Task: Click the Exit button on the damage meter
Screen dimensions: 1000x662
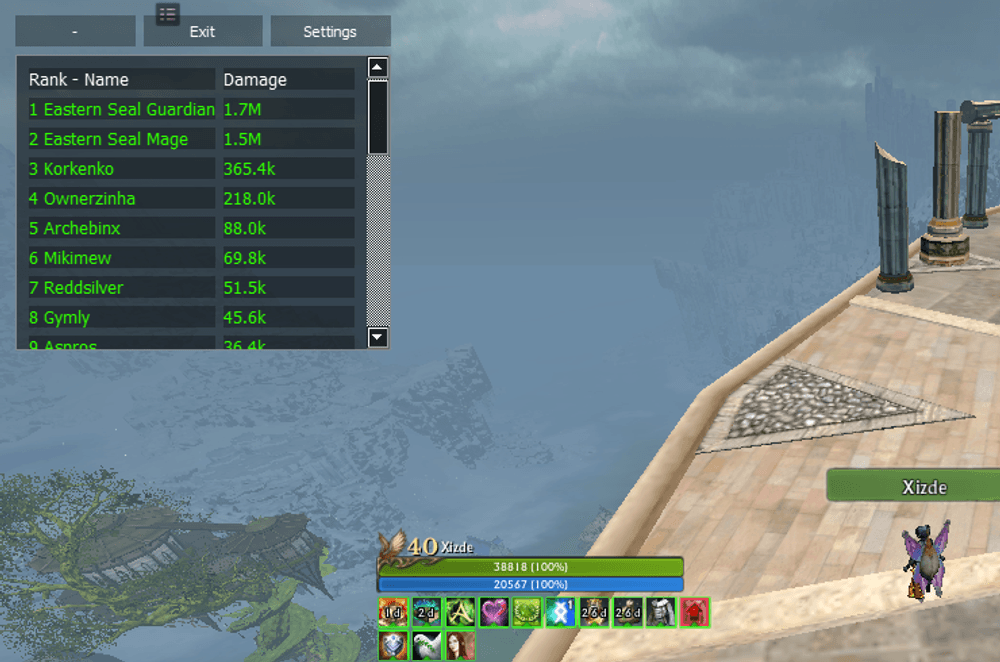Action: [202, 31]
